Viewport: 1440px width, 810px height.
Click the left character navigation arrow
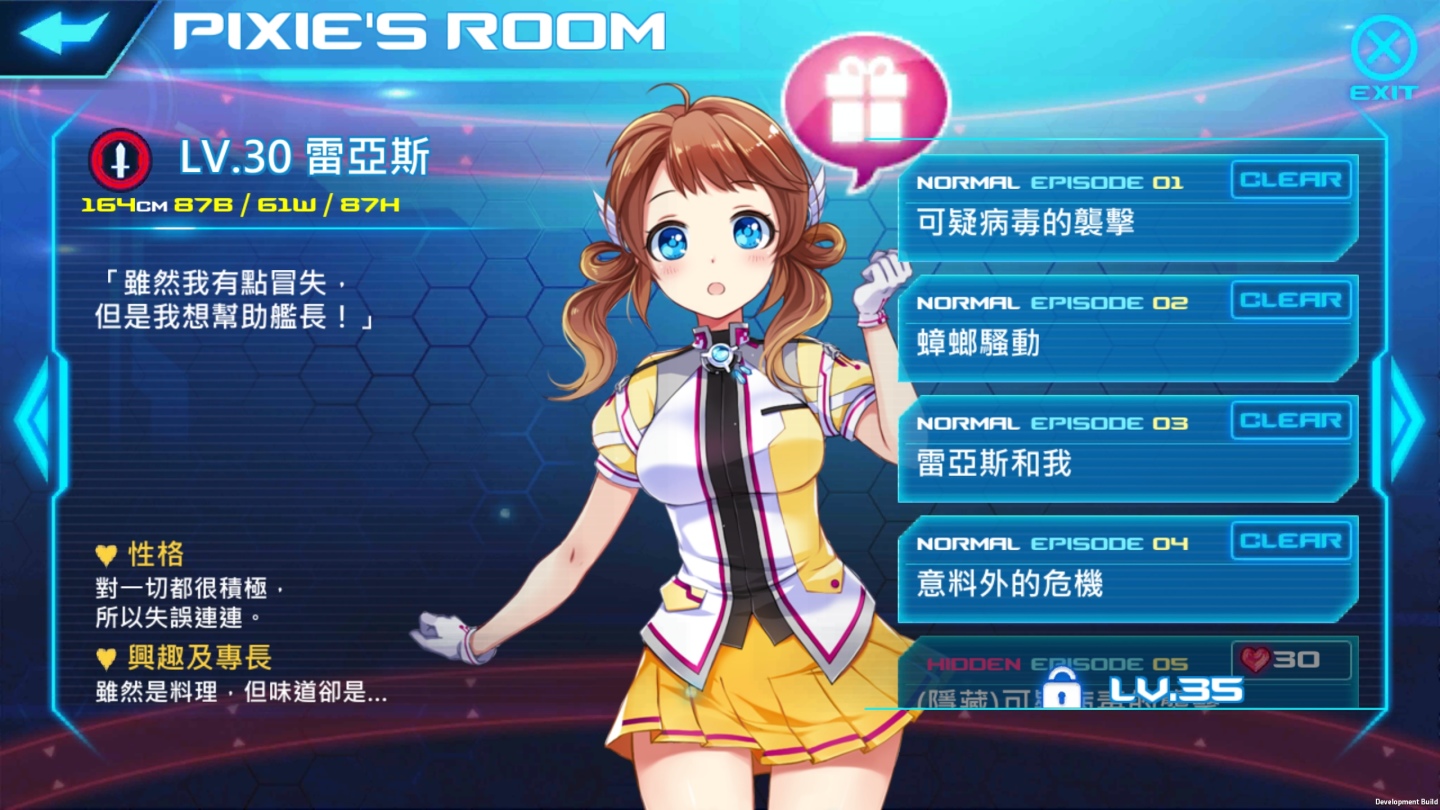click(30, 420)
